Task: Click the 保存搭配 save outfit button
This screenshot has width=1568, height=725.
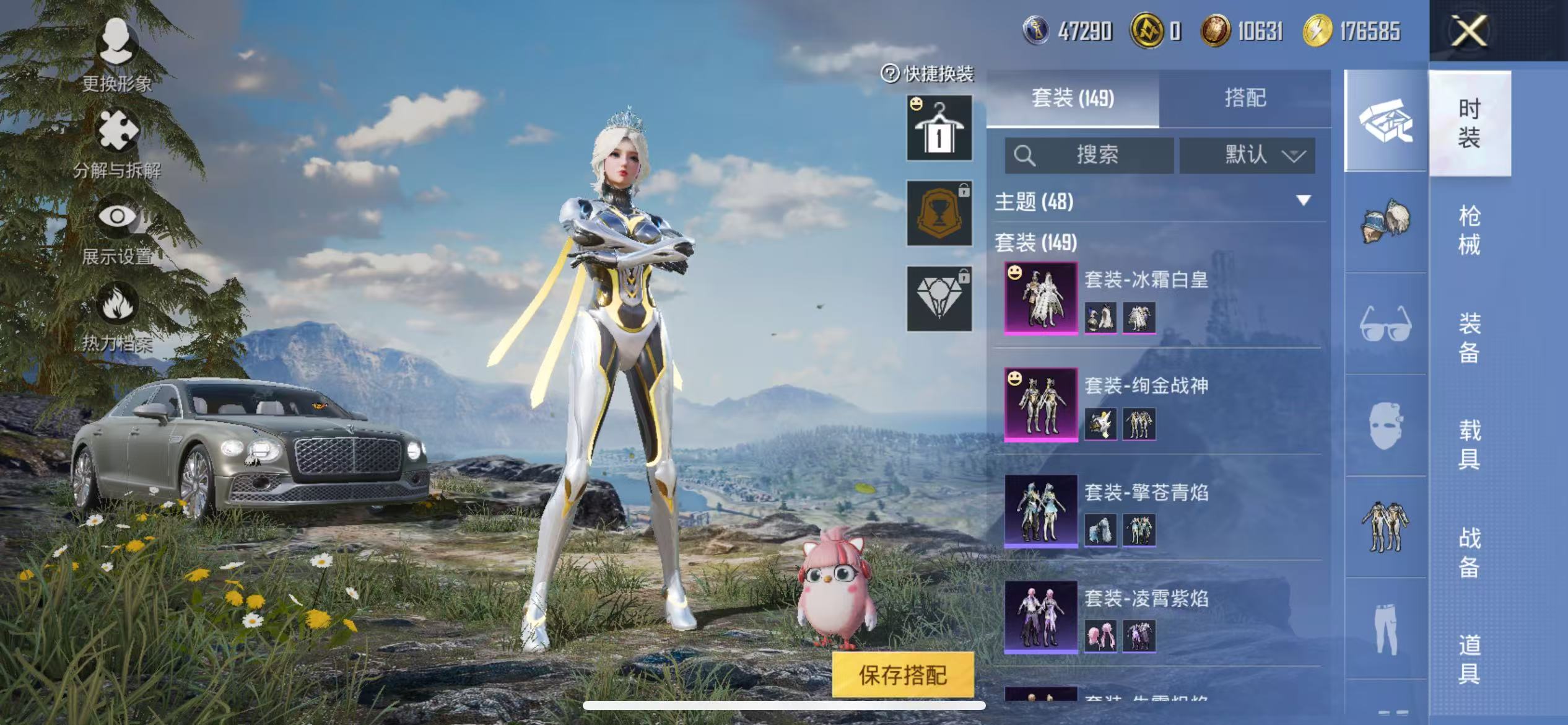Action: (x=902, y=675)
